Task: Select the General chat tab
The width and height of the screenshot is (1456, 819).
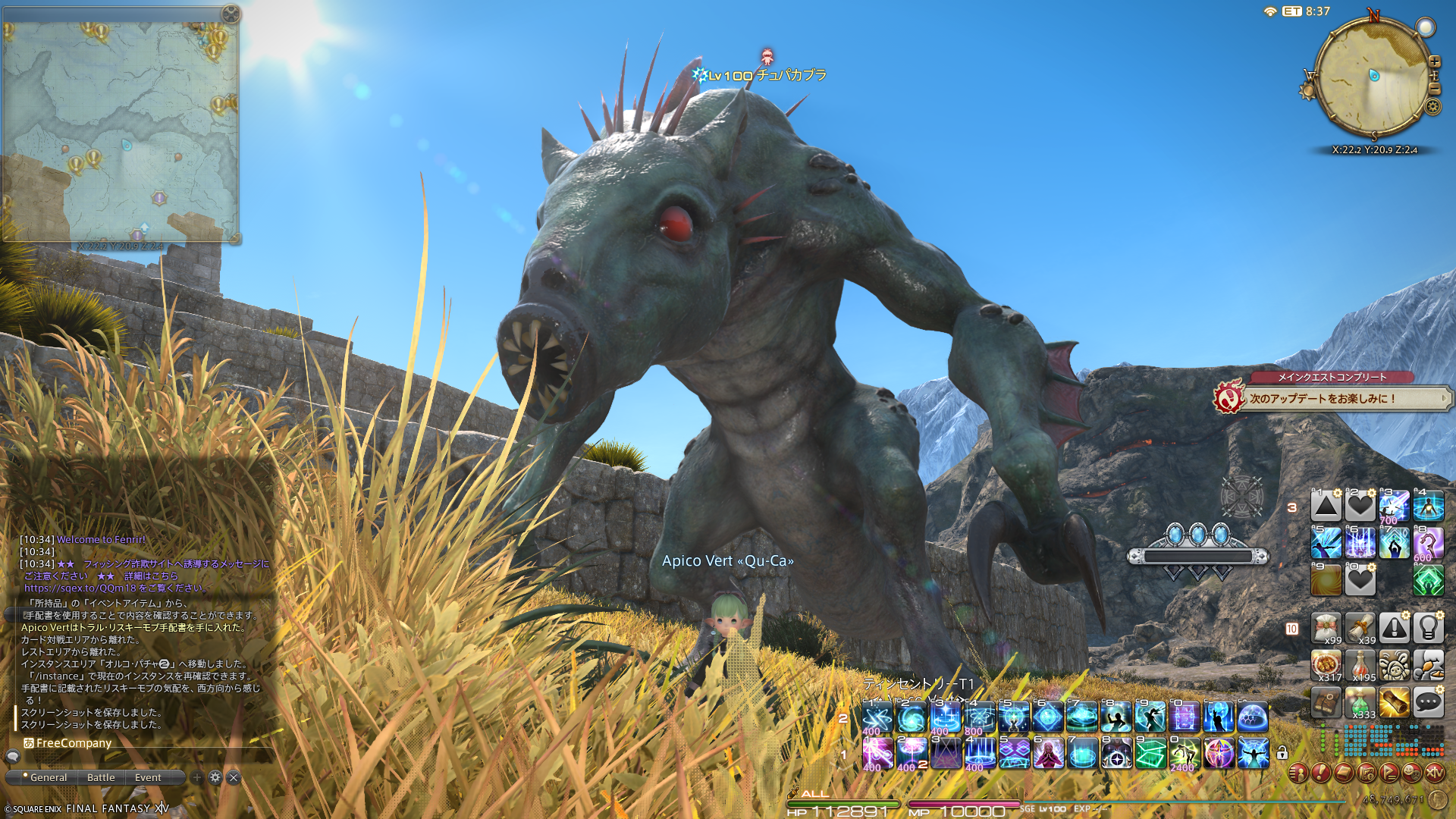Action: [49, 777]
